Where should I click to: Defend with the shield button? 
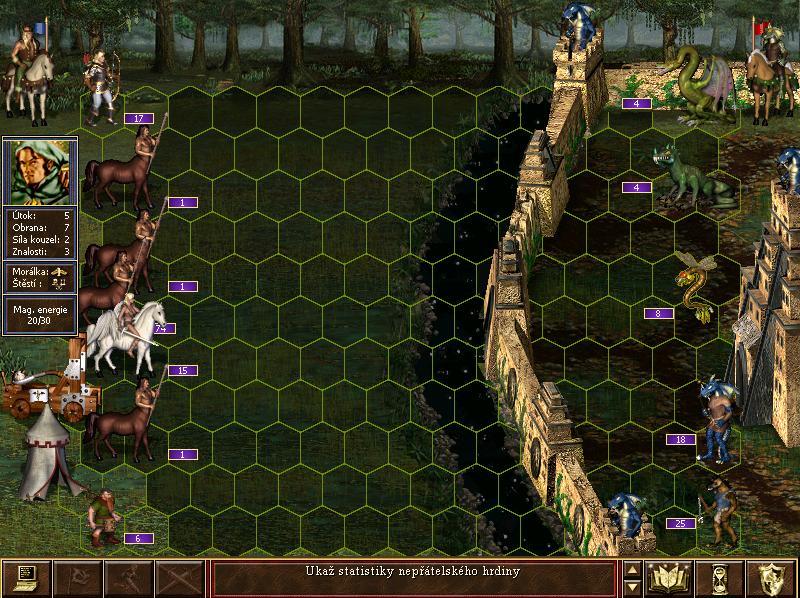point(772,577)
